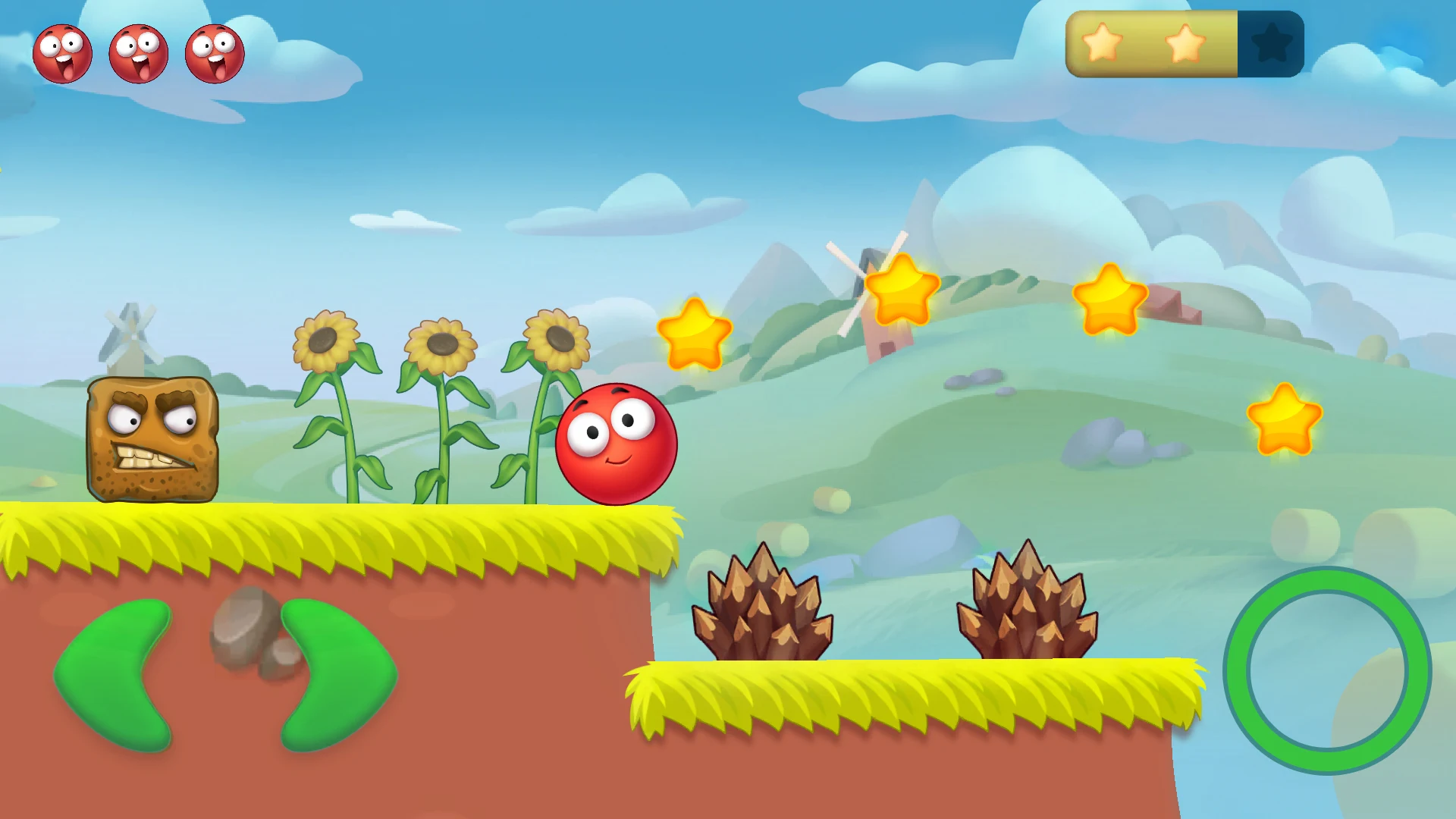Click the right spike cluster on the lower platform
1456x819 pixels.
[x=1028, y=607]
